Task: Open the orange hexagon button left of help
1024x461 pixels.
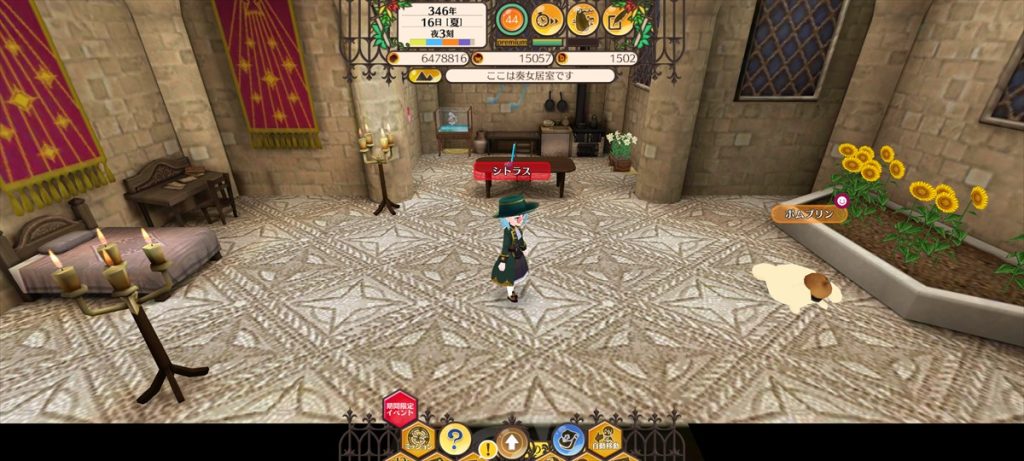Action: [x=417, y=438]
